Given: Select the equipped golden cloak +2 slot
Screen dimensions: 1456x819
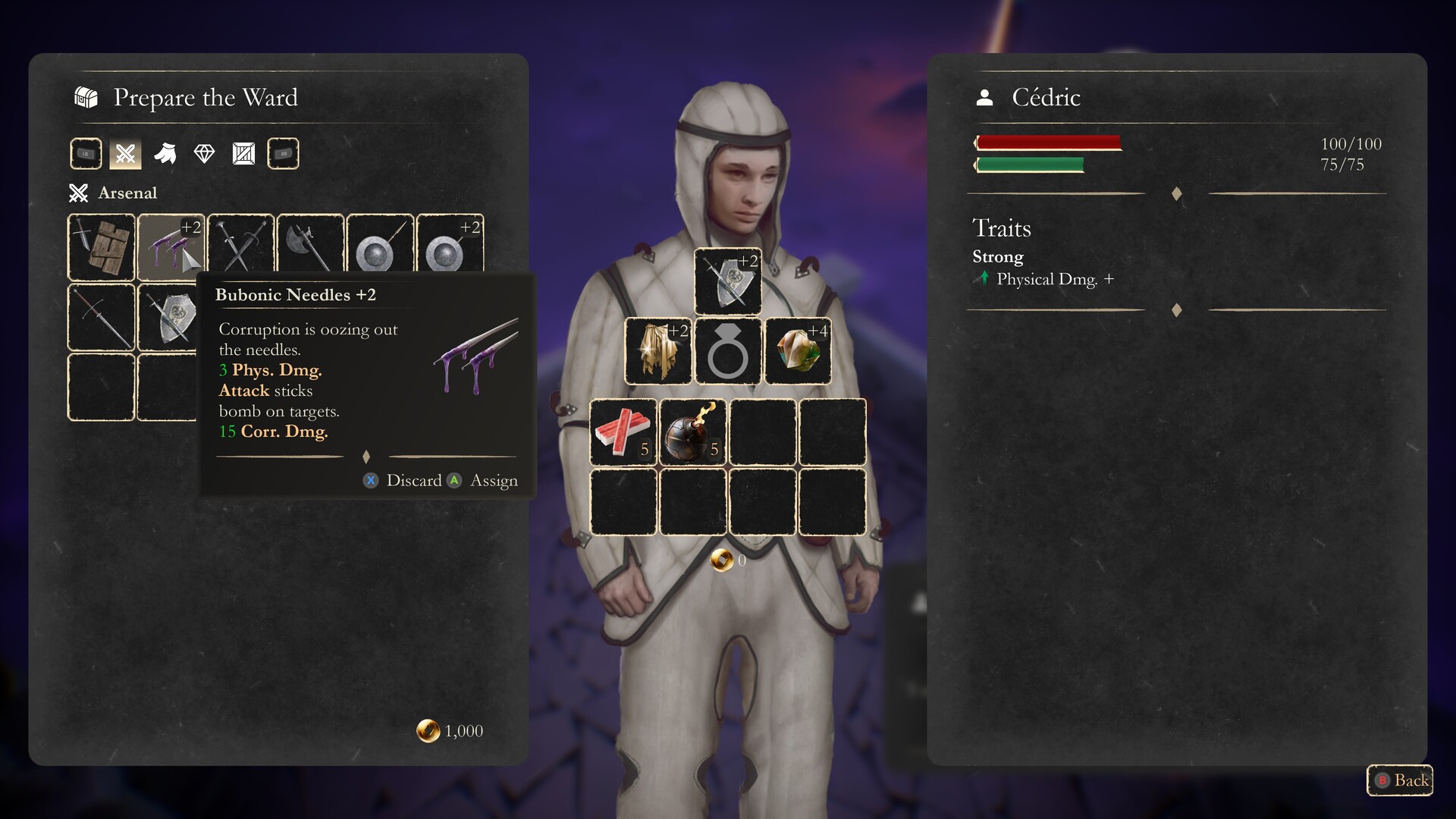Looking at the screenshot, I should tap(658, 351).
